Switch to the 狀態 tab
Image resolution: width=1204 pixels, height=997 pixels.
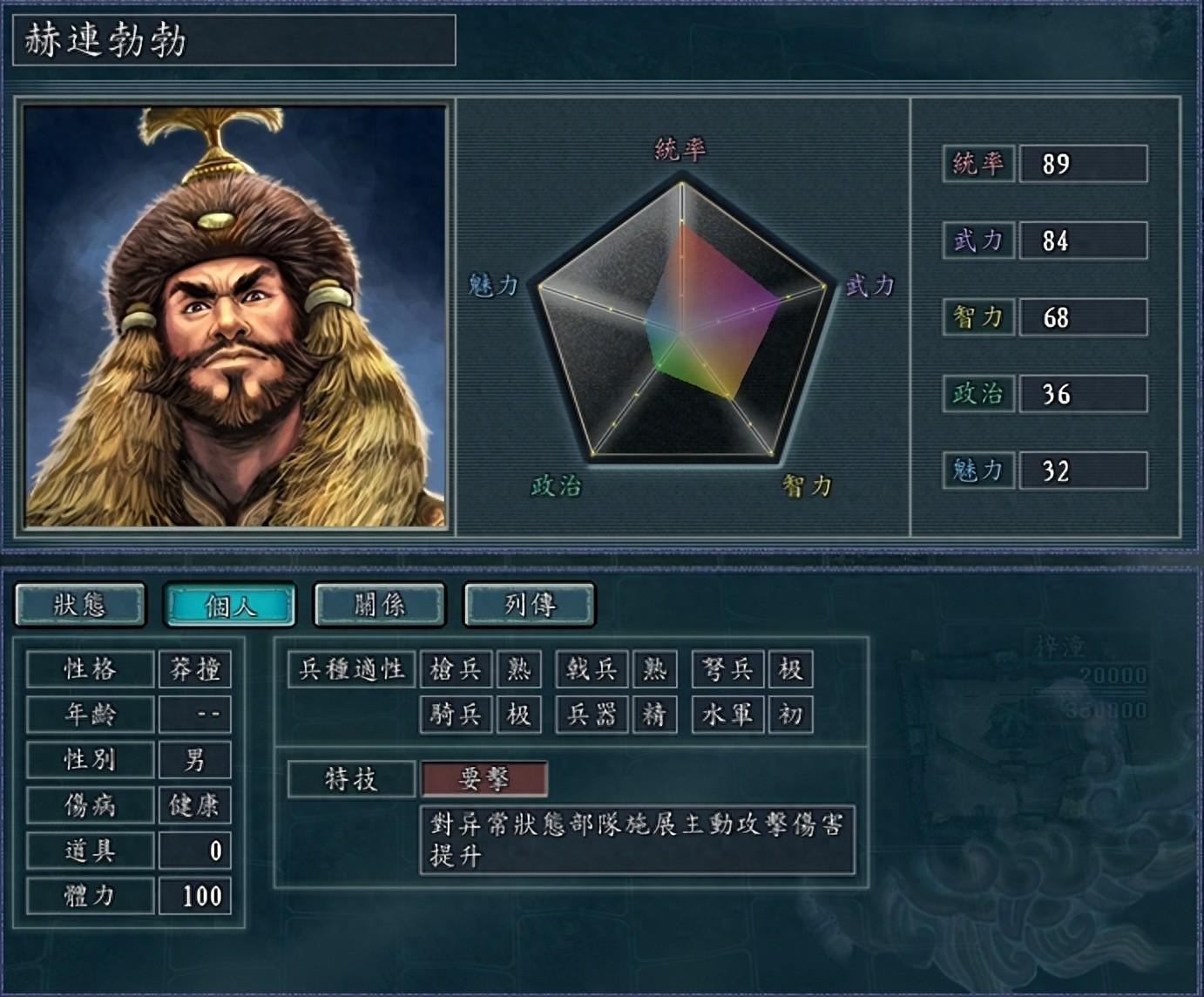tap(80, 605)
